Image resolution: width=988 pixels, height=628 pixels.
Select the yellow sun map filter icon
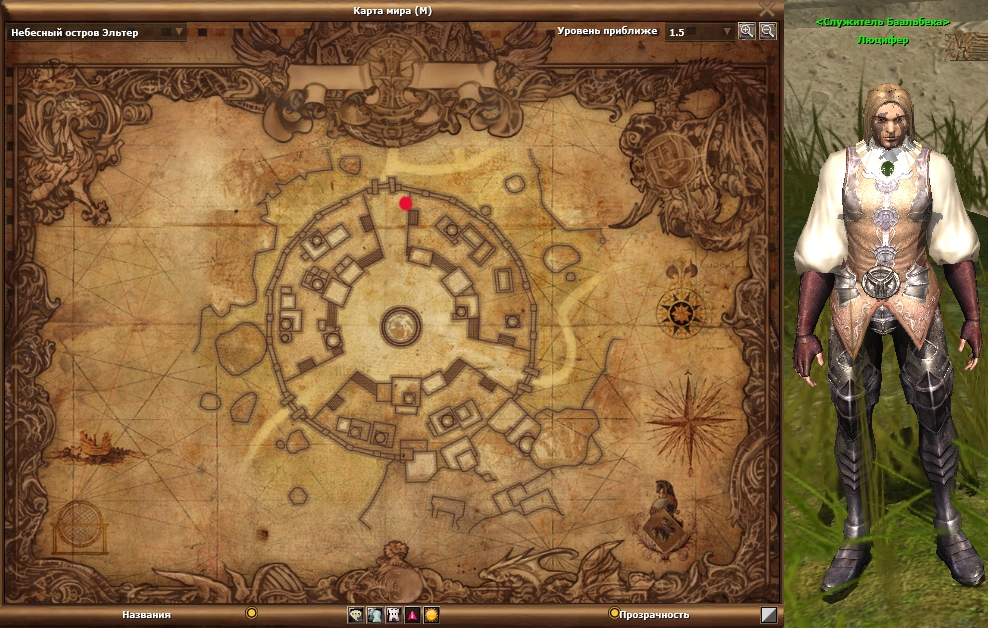(431, 615)
